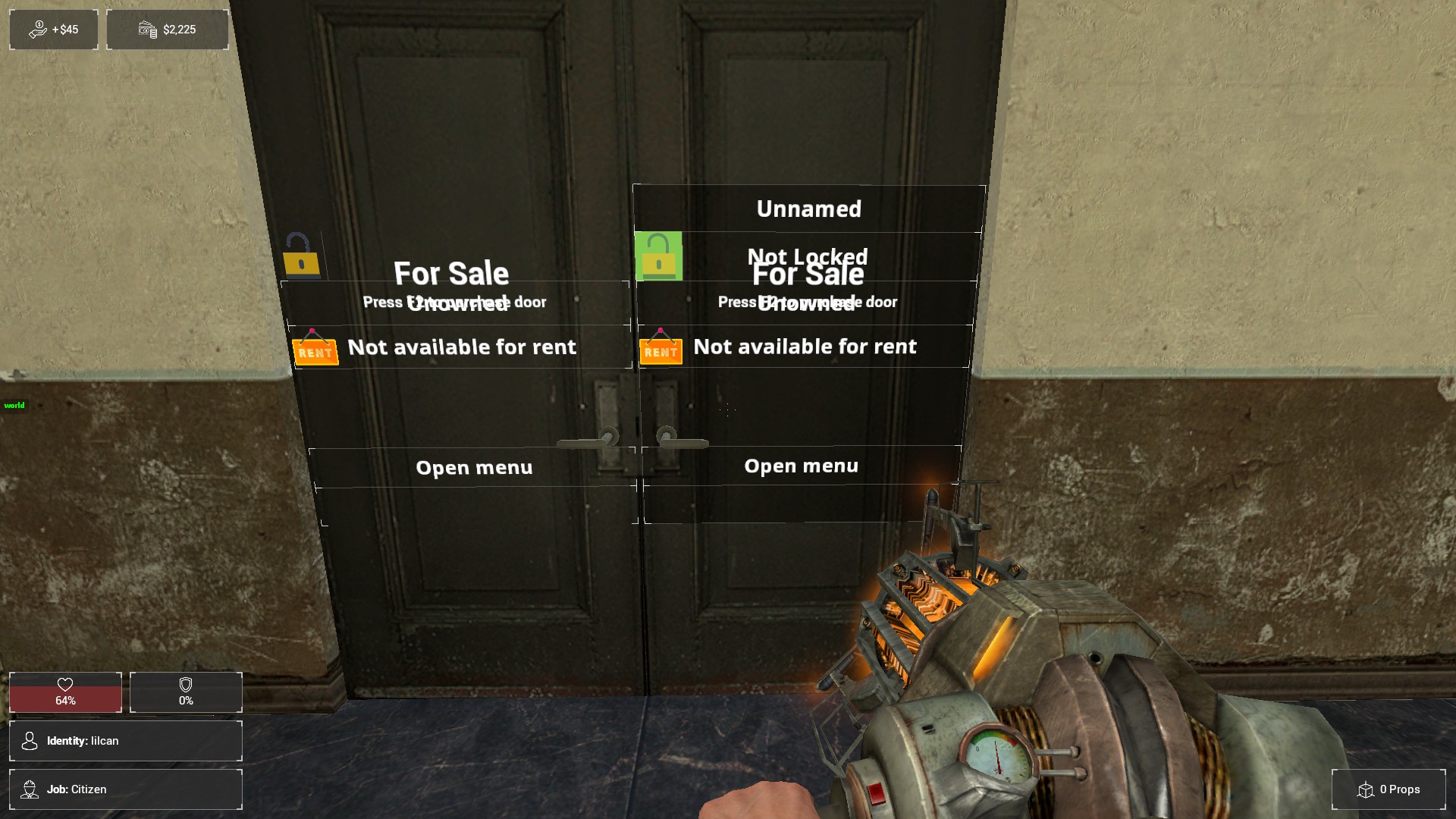This screenshot has width=1456, height=819.
Task: Click the 64% health bar
Action: click(x=66, y=701)
